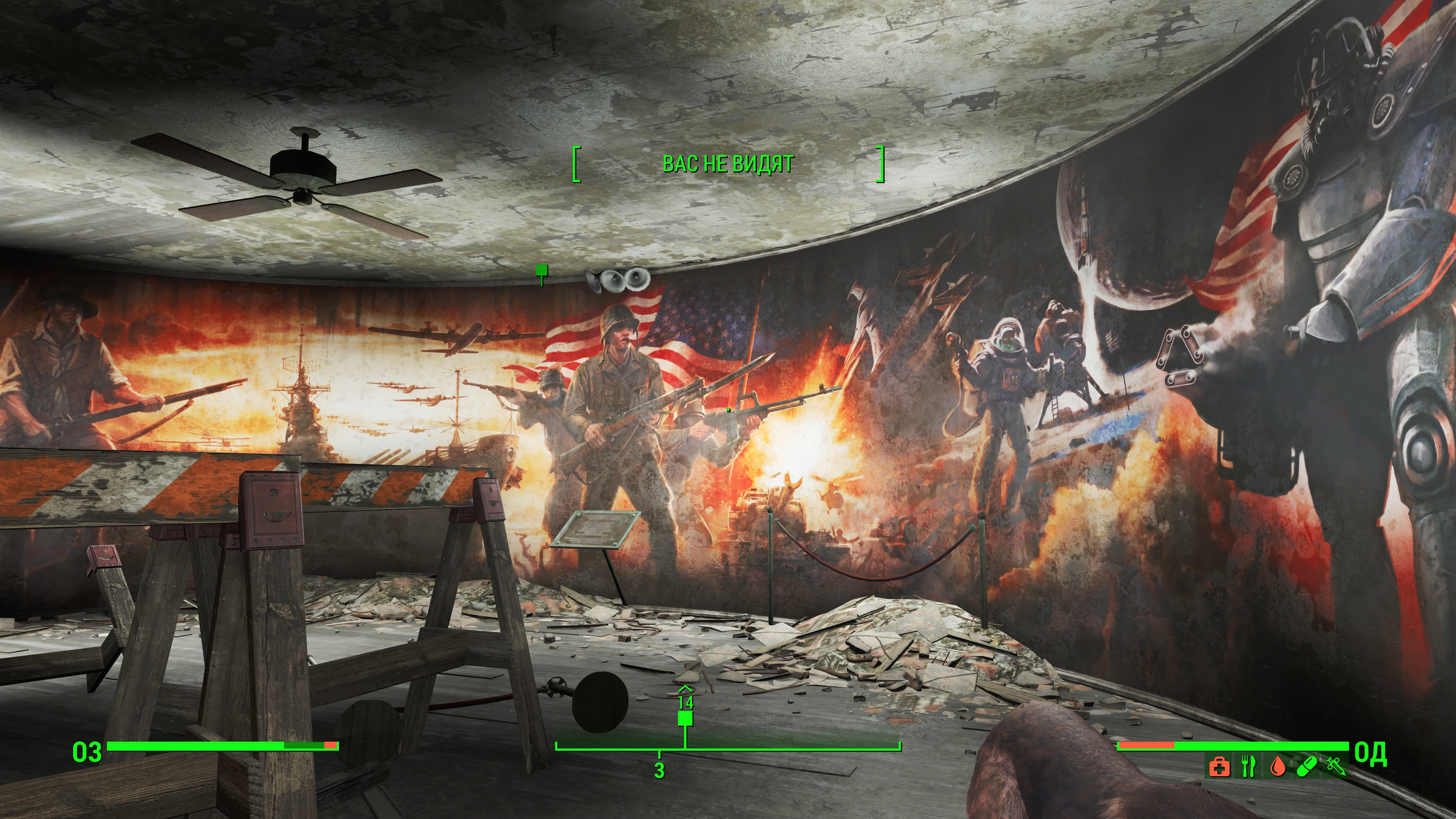Click the red water drop thirst icon
1456x819 pixels.
(1277, 767)
